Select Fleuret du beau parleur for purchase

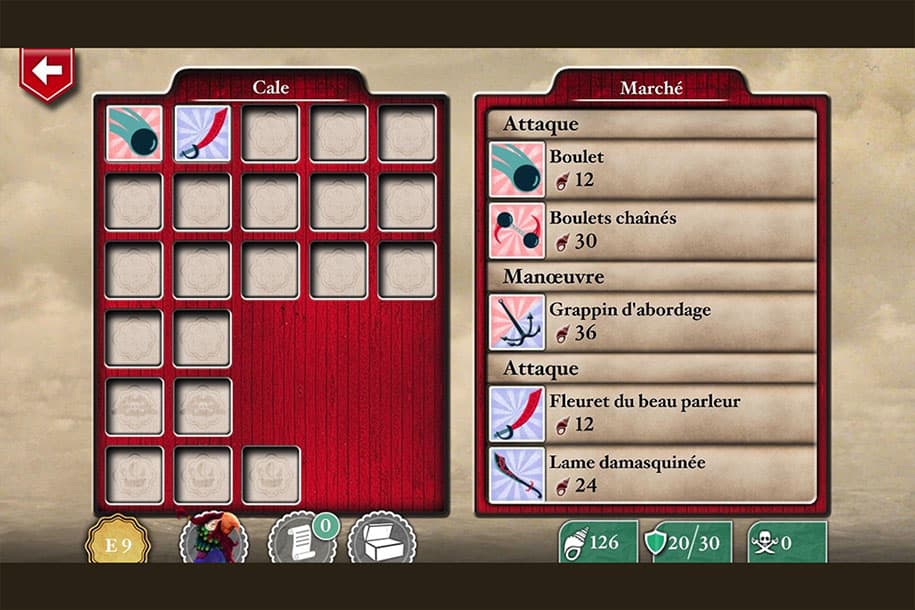[652, 413]
